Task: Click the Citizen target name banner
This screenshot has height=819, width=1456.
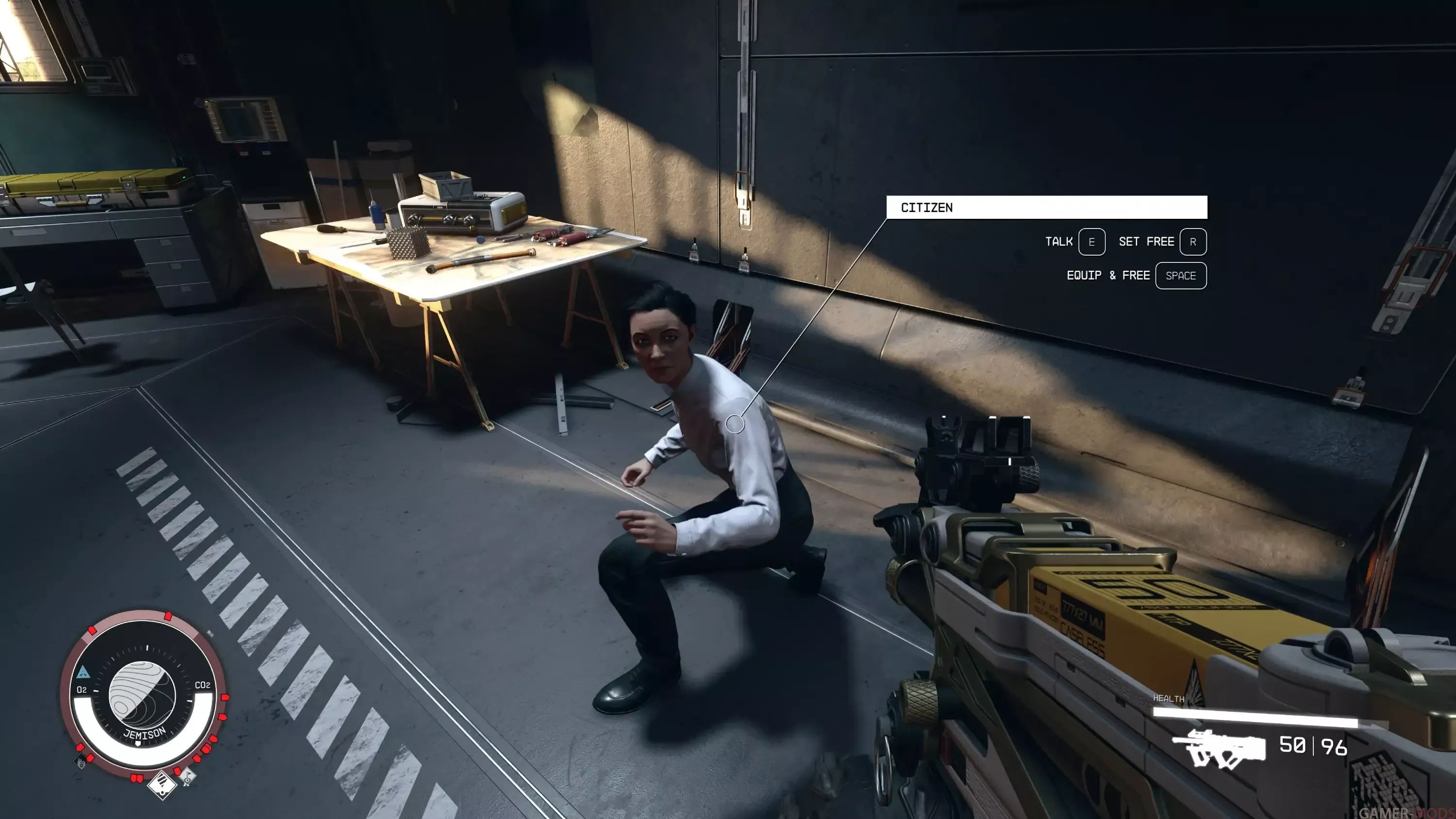Action: pyautogui.click(x=1046, y=208)
